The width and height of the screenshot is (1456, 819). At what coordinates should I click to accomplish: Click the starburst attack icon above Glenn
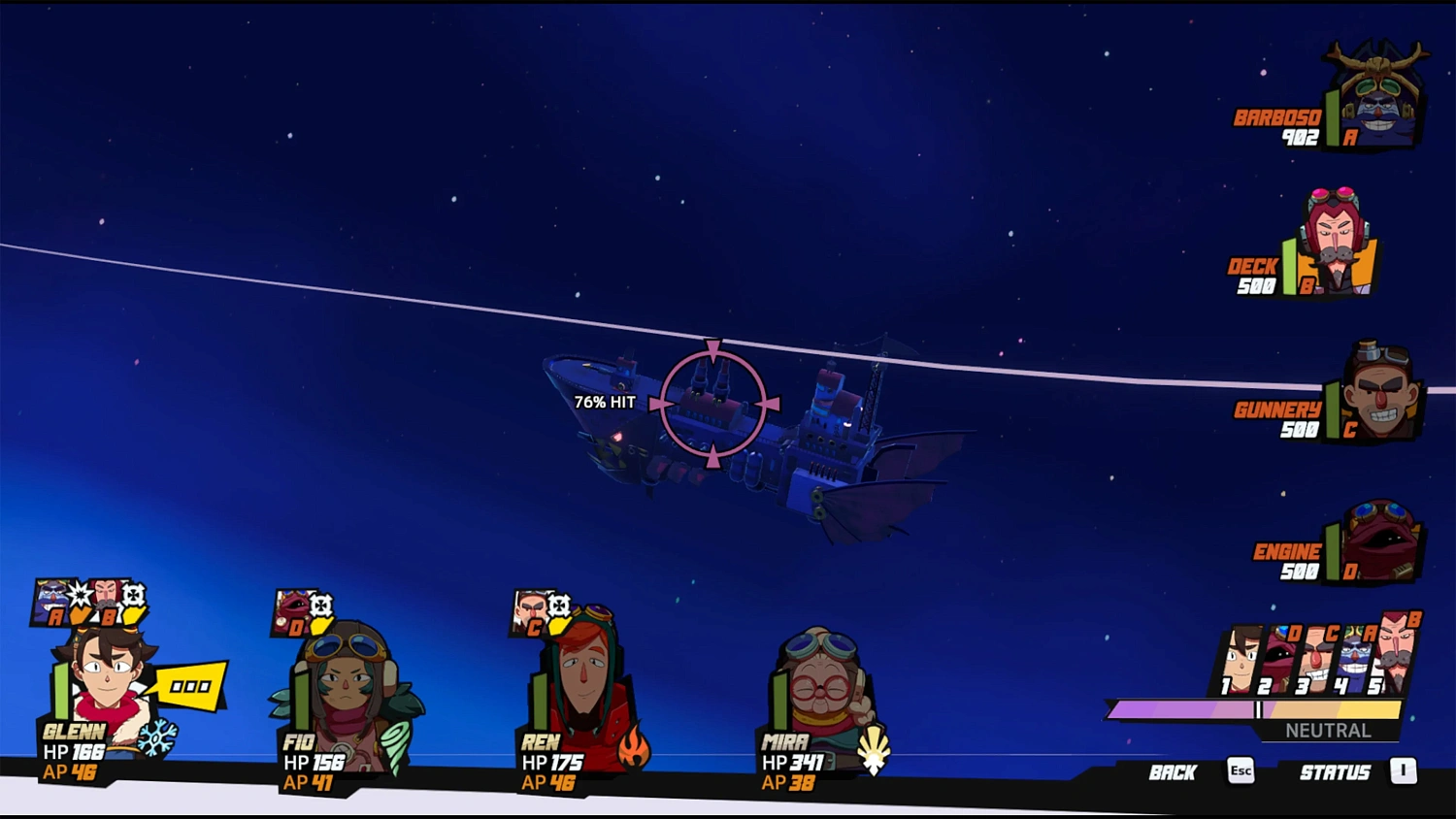point(80,594)
